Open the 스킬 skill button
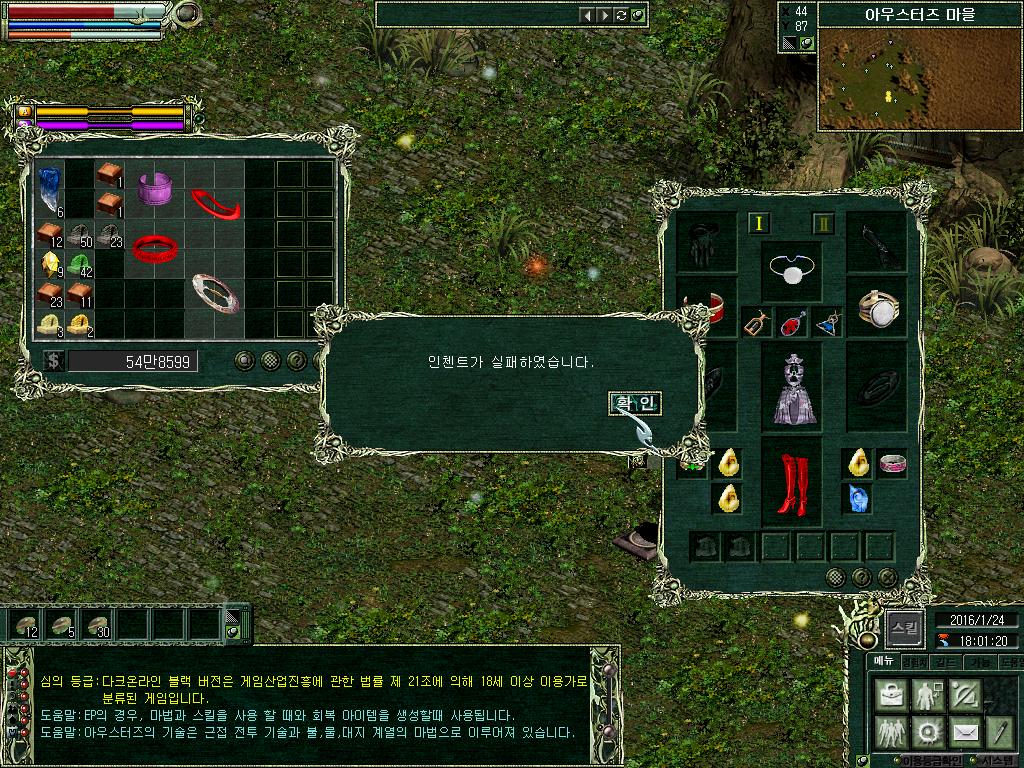Screen dimensions: 1024x768 (904, 628)
